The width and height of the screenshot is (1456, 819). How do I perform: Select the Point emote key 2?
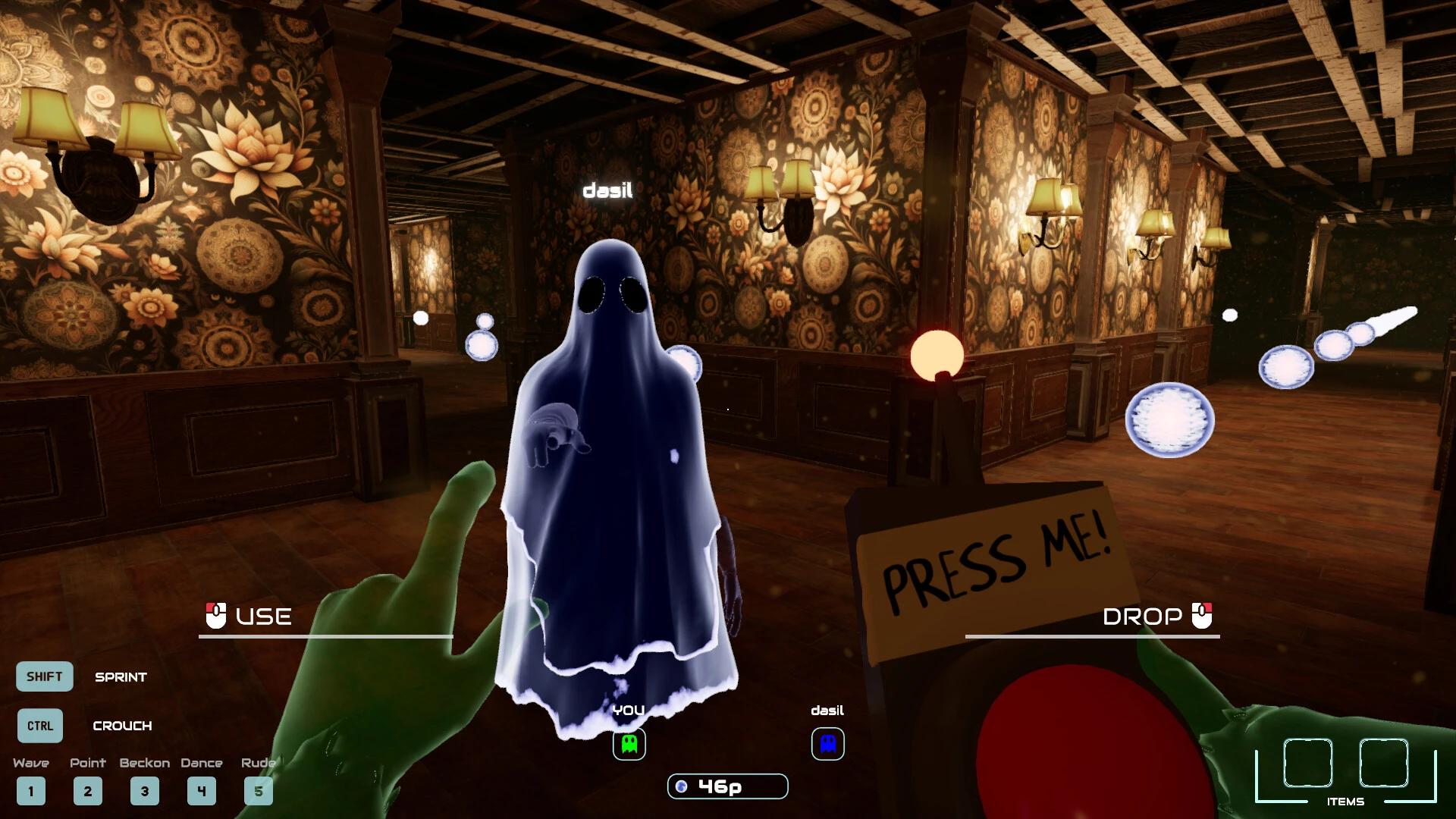[87, 791]
